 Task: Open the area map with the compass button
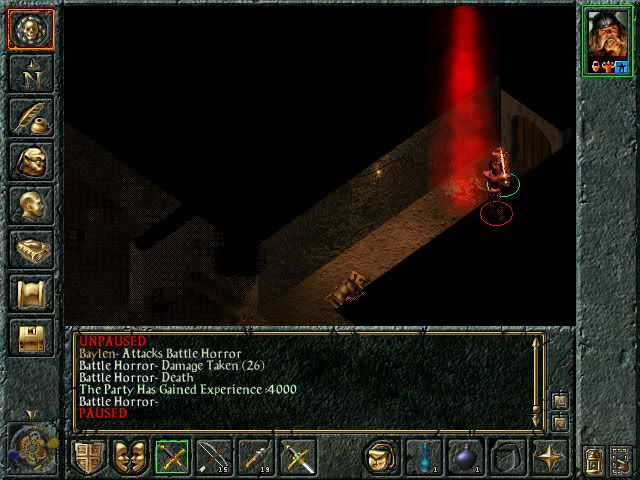(30, 73)
